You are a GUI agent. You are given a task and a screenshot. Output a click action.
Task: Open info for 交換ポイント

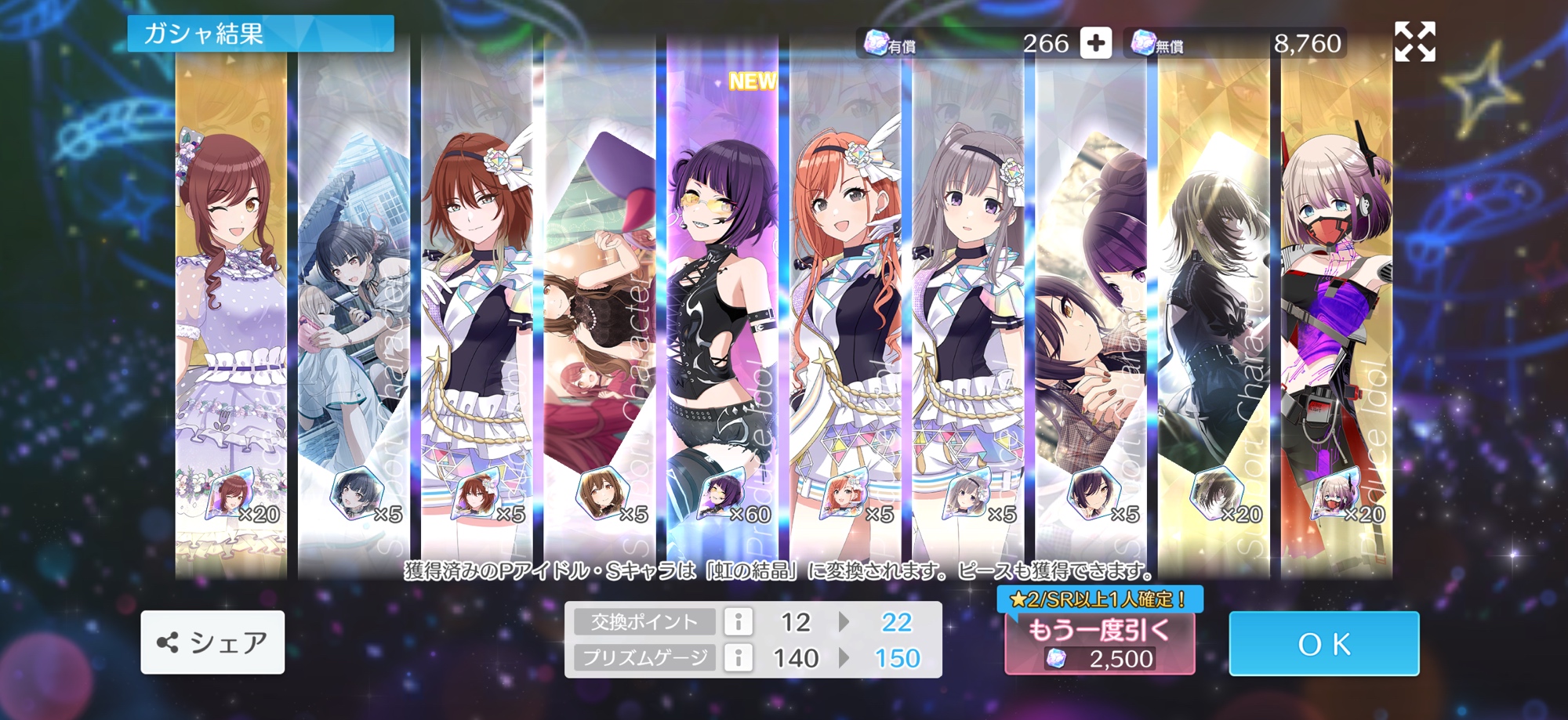tap(738, 622)
